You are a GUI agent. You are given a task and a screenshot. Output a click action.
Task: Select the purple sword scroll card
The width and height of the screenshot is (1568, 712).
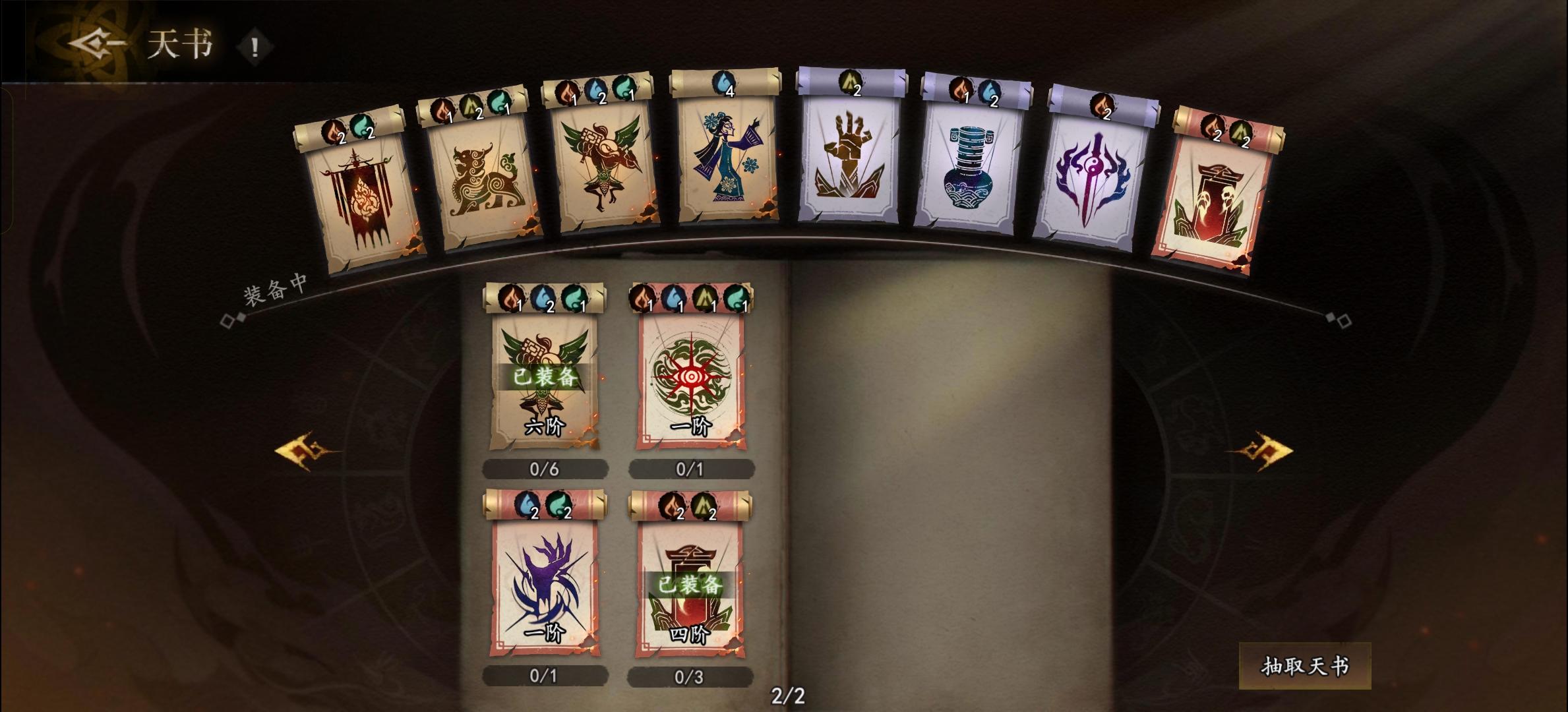(1090, 178)
